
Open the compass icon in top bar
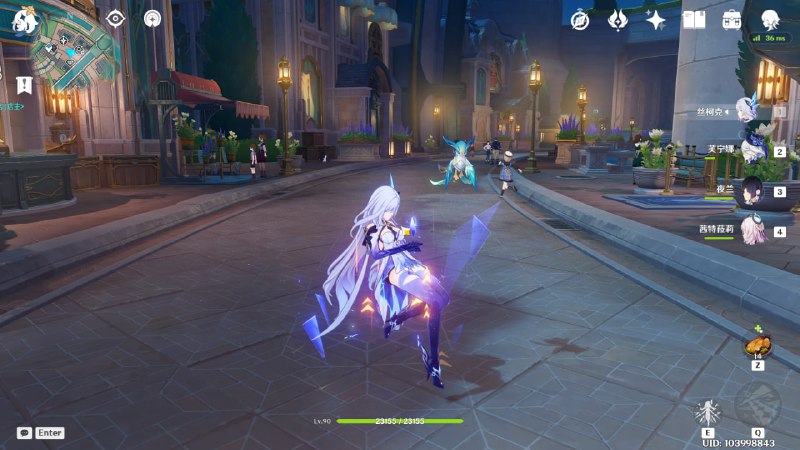(x=580, y=20)
